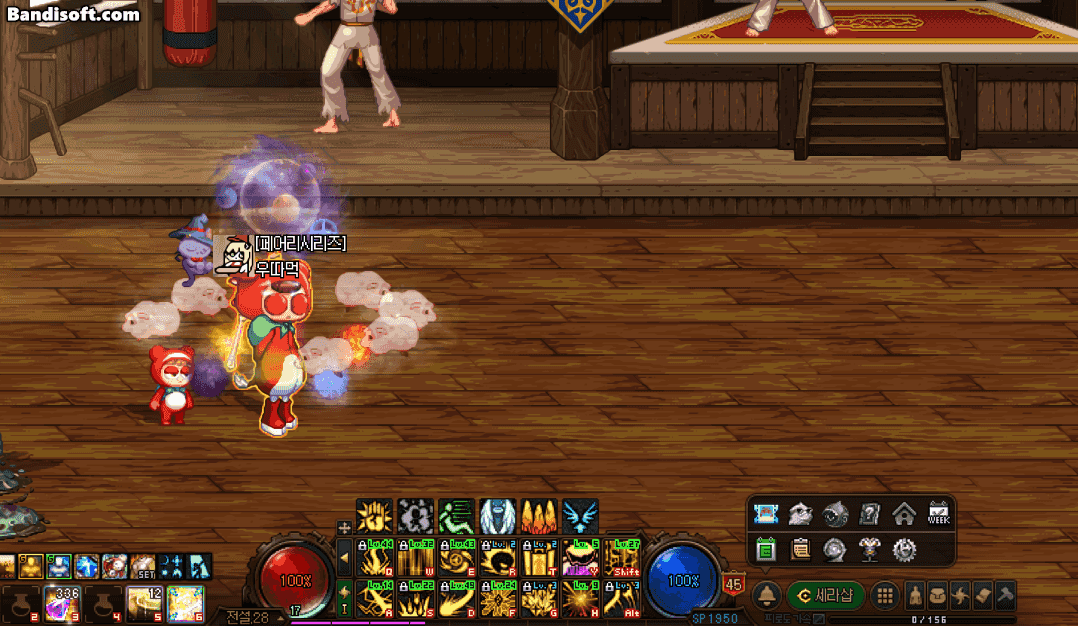This screenshot has height=626, width=1078.
Task: Open the nine-dot grid menu
Action: pyautogui.click(x=885, y=596)
